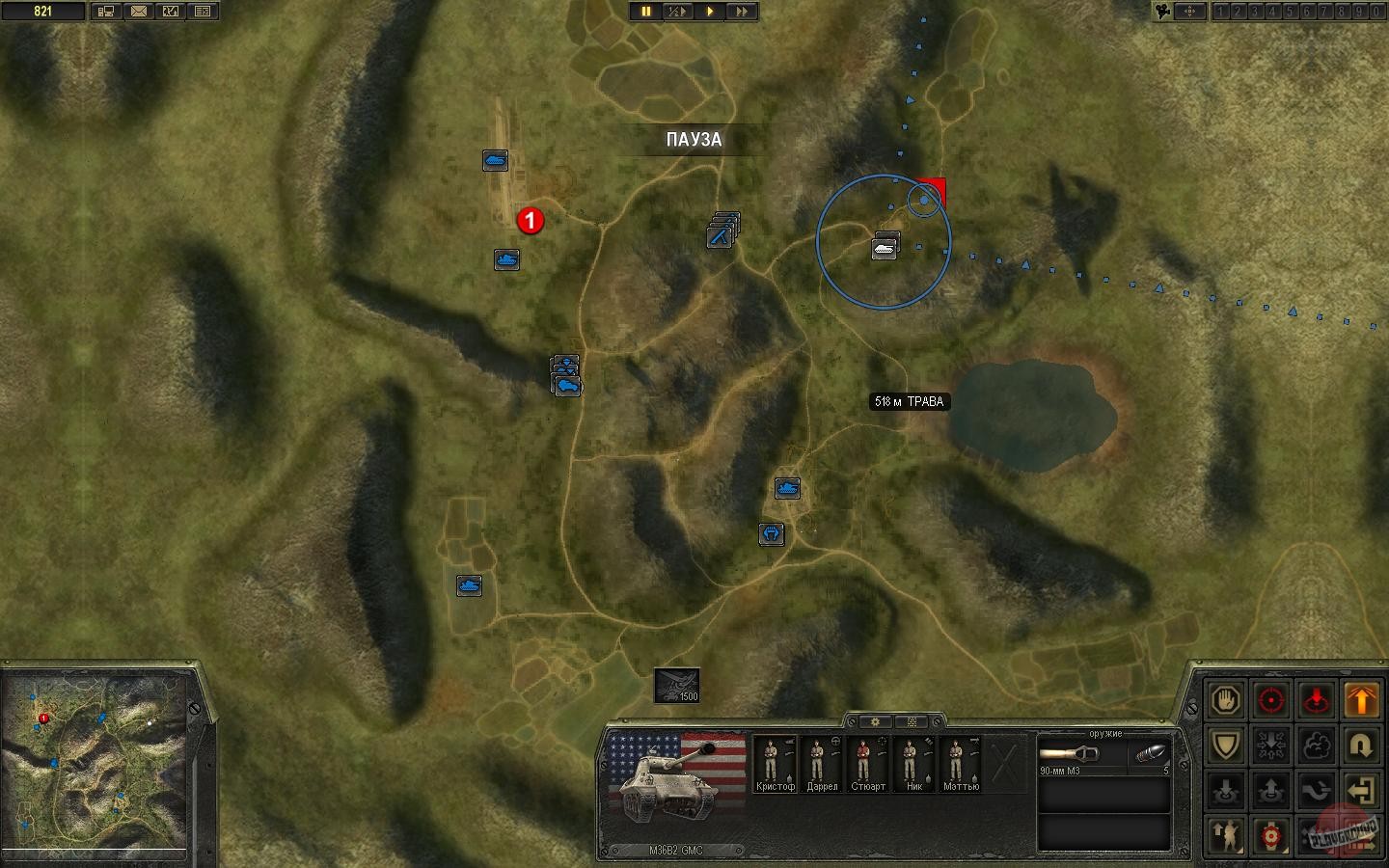Screen dimensions: 1389x868
Task: Activate the repair wrench-gear order
Action: point(1270,835)
